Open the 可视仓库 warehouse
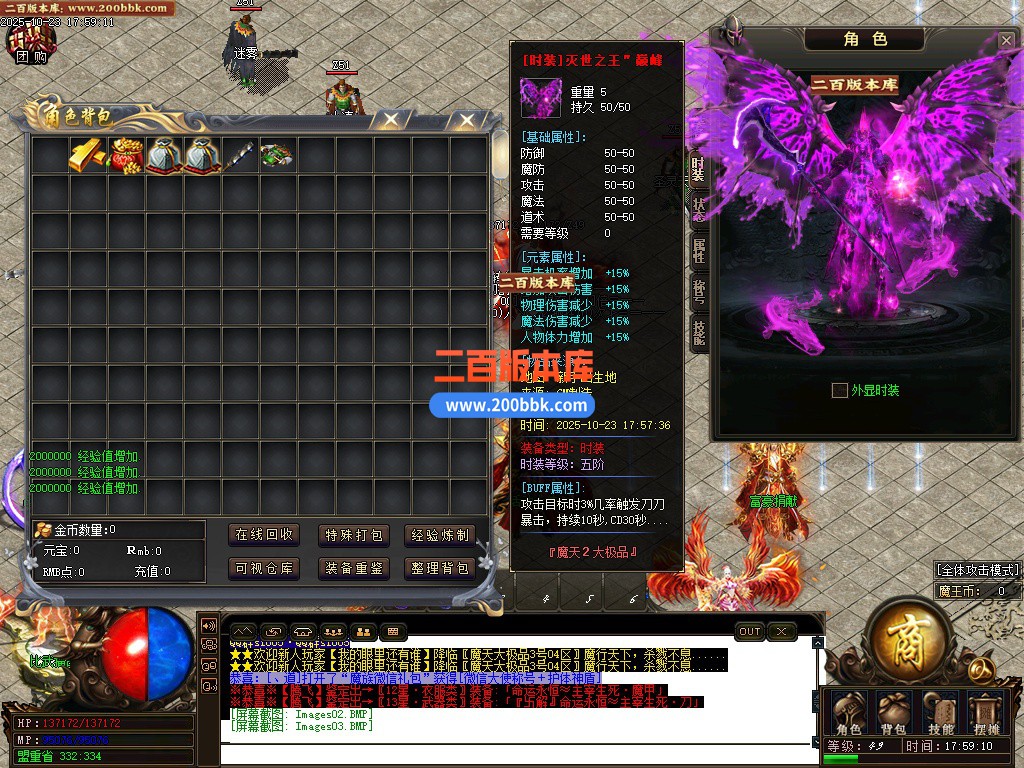 [x=264, y=568]
